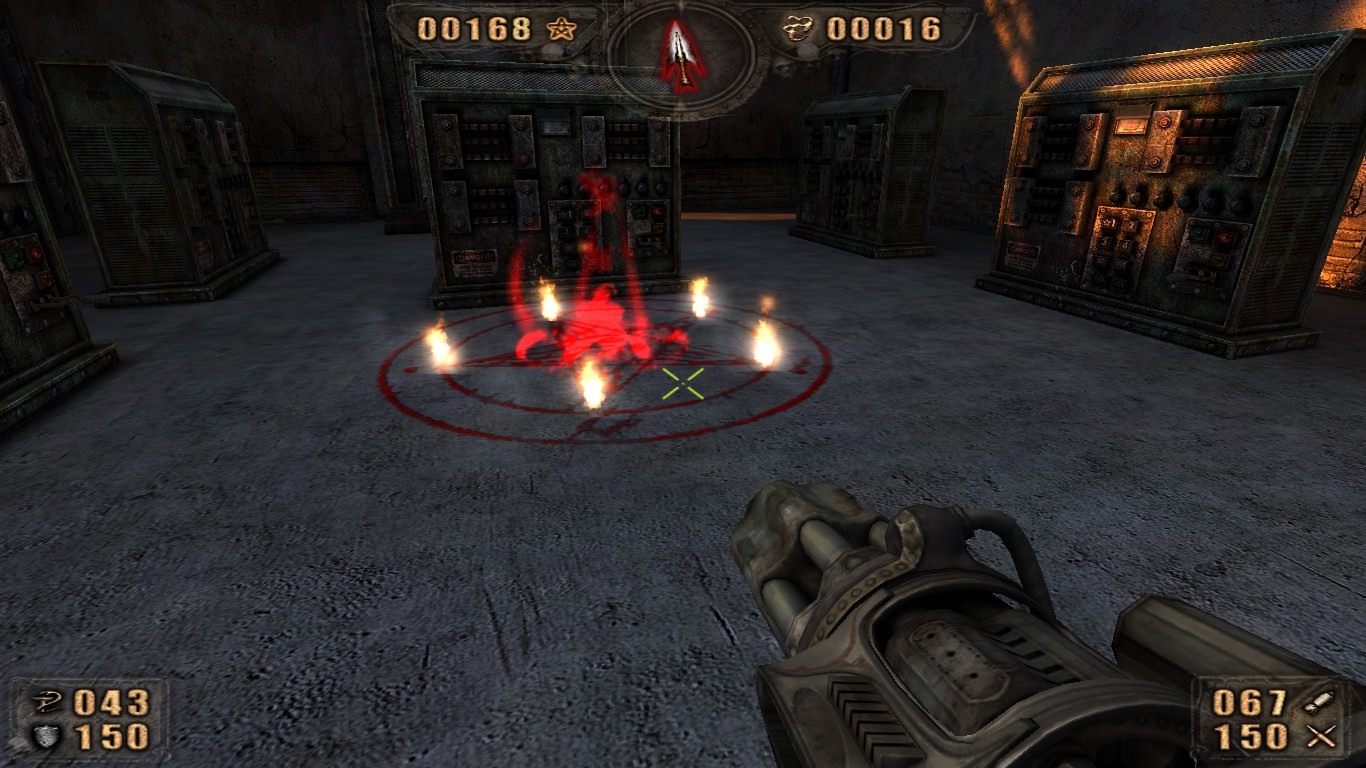Click the star icon next to the score counter
The image size is (1366, 768).
563,28
